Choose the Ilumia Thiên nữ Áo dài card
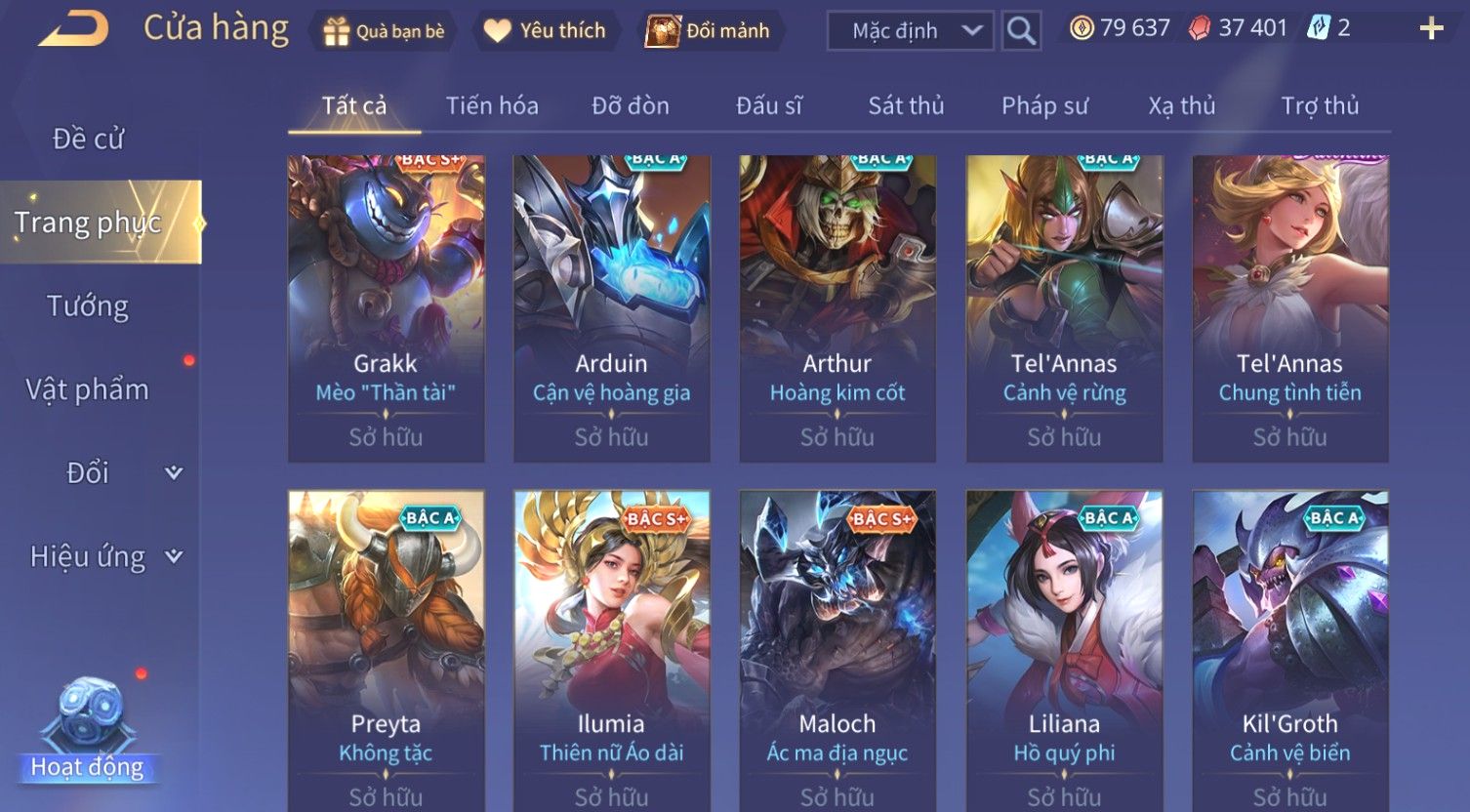Image resolution: width=1470 pixels, height=812 pixels. point(611,649)
